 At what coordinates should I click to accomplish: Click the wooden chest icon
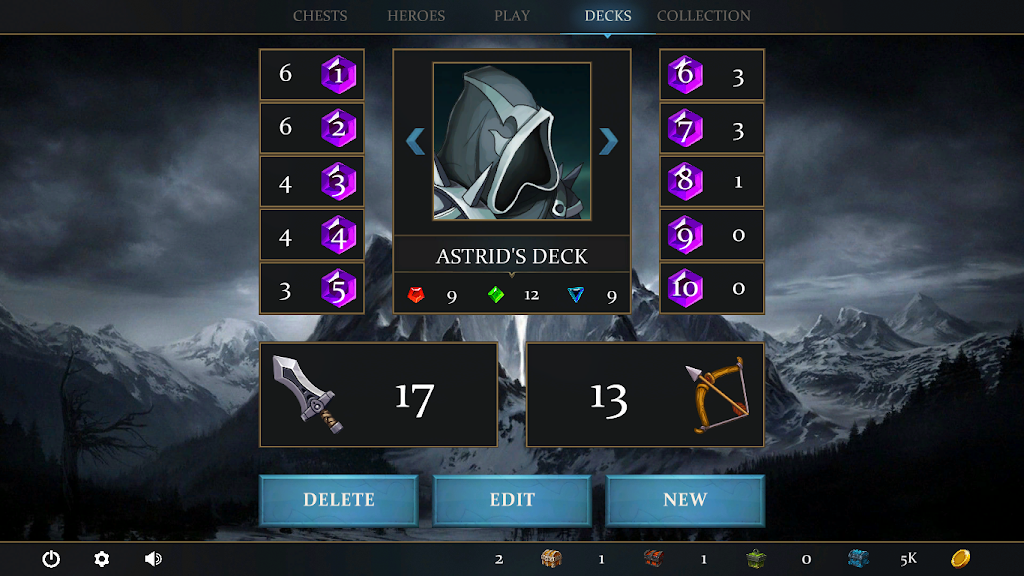(x=551, y=558)
